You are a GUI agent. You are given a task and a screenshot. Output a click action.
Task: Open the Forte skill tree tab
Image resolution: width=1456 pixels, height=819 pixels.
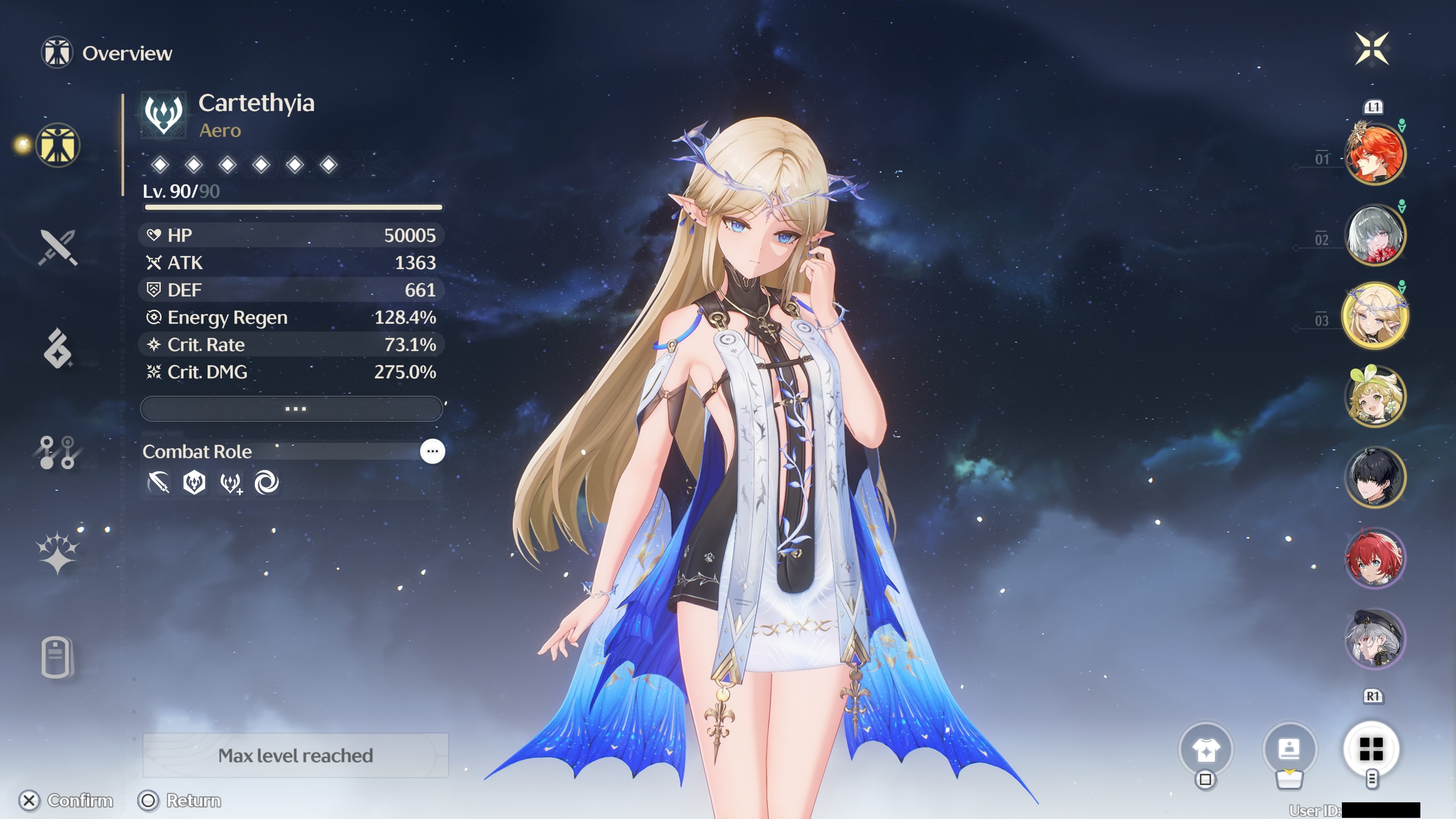(x=58, y=452)
